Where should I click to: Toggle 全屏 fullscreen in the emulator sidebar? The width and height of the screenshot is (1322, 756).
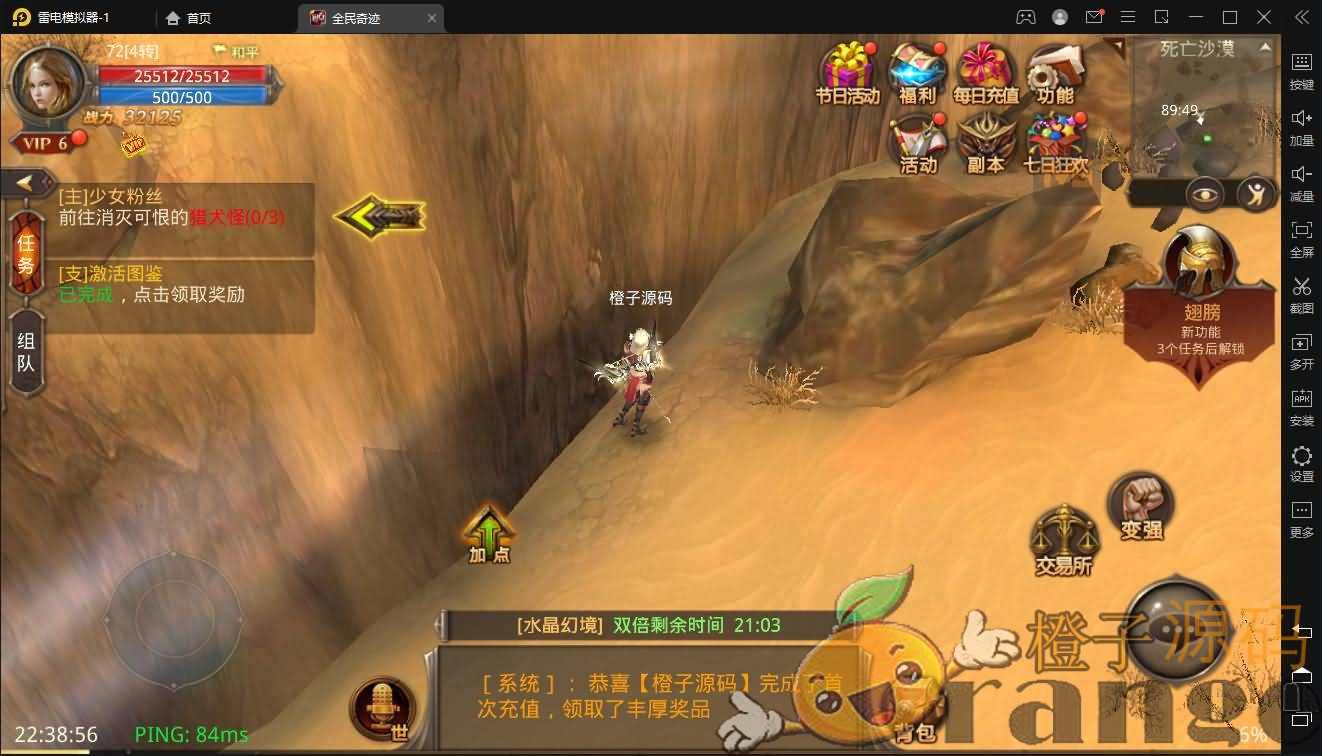(x=1301, y=237)
